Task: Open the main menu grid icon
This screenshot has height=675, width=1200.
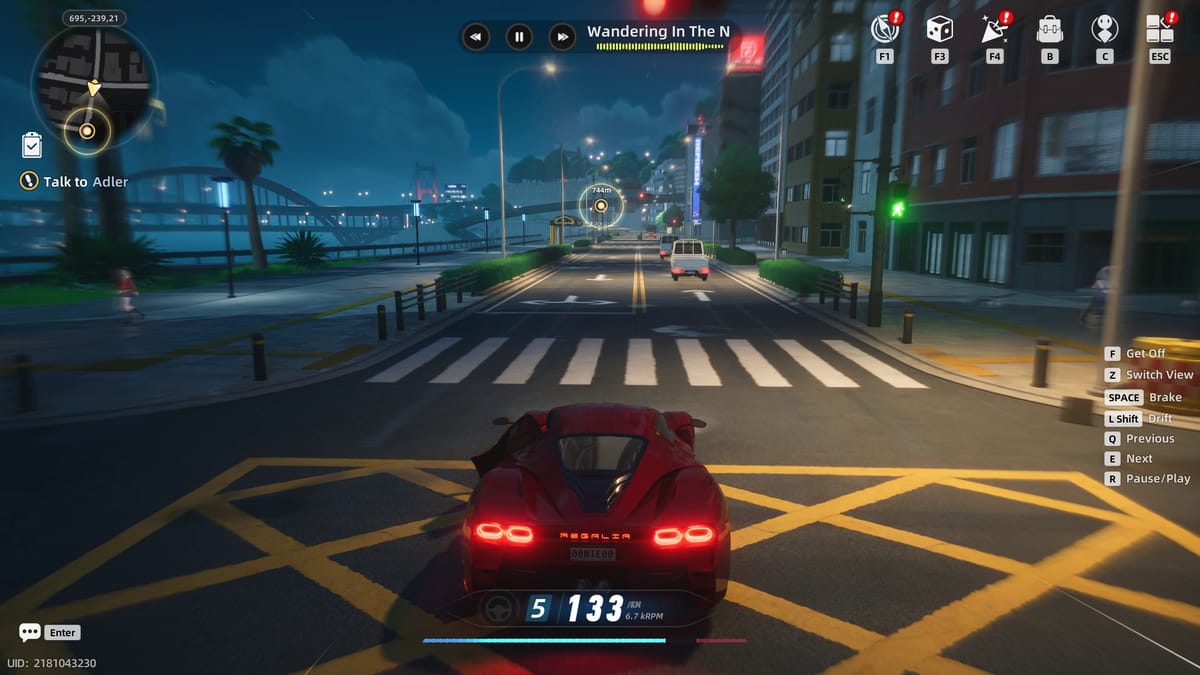Action: 1159,29
